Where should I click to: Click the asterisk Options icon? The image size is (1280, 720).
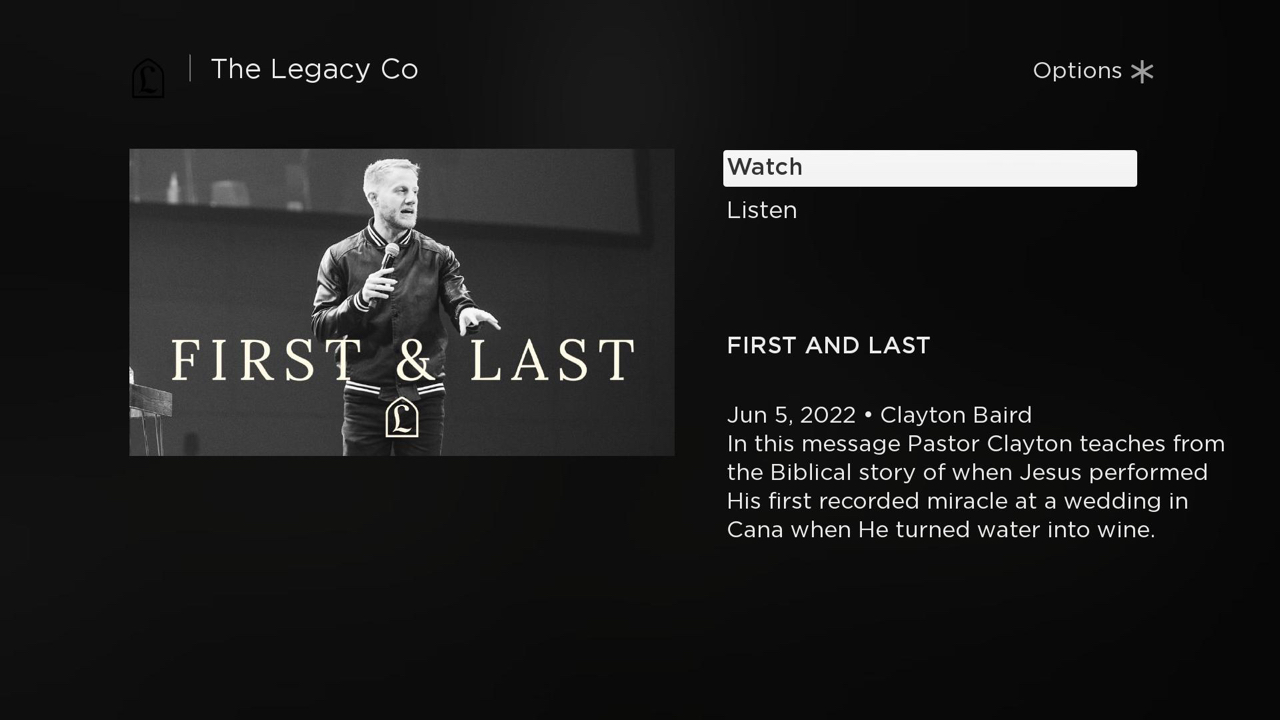(1141, 71)
